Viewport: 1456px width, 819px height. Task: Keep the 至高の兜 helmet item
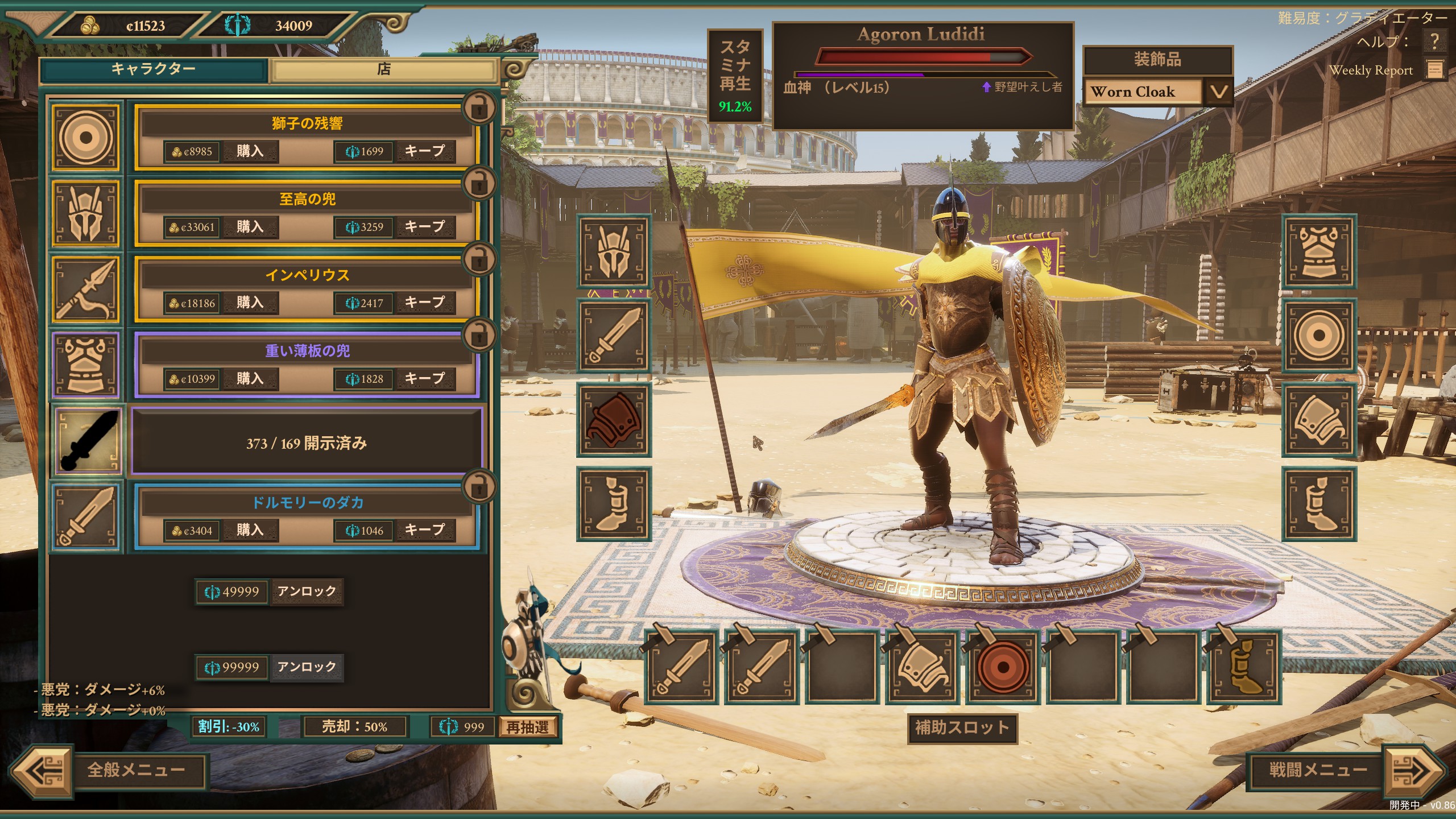tap(424, 227)
